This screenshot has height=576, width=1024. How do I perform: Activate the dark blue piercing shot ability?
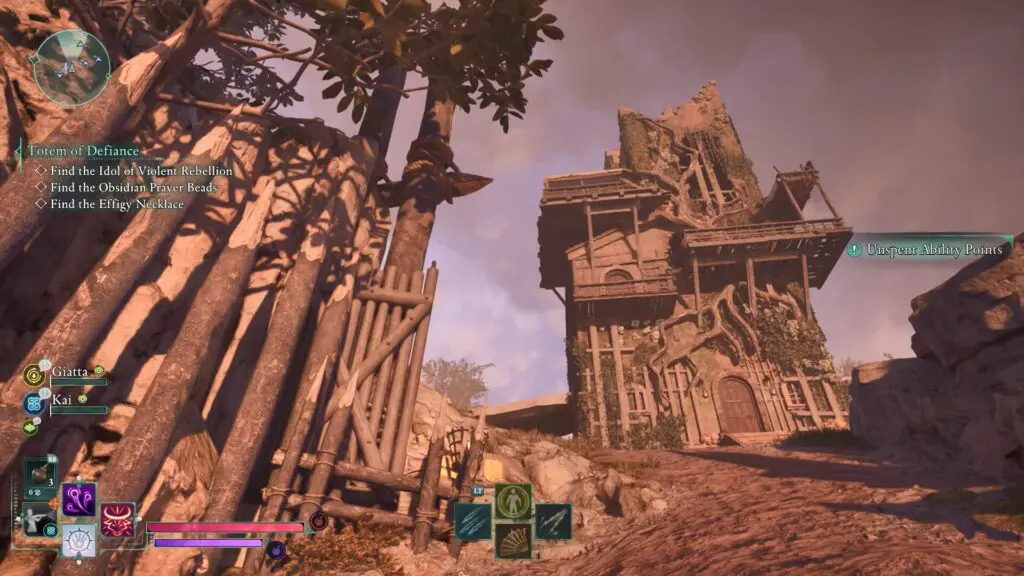click(x=553, y=521)
